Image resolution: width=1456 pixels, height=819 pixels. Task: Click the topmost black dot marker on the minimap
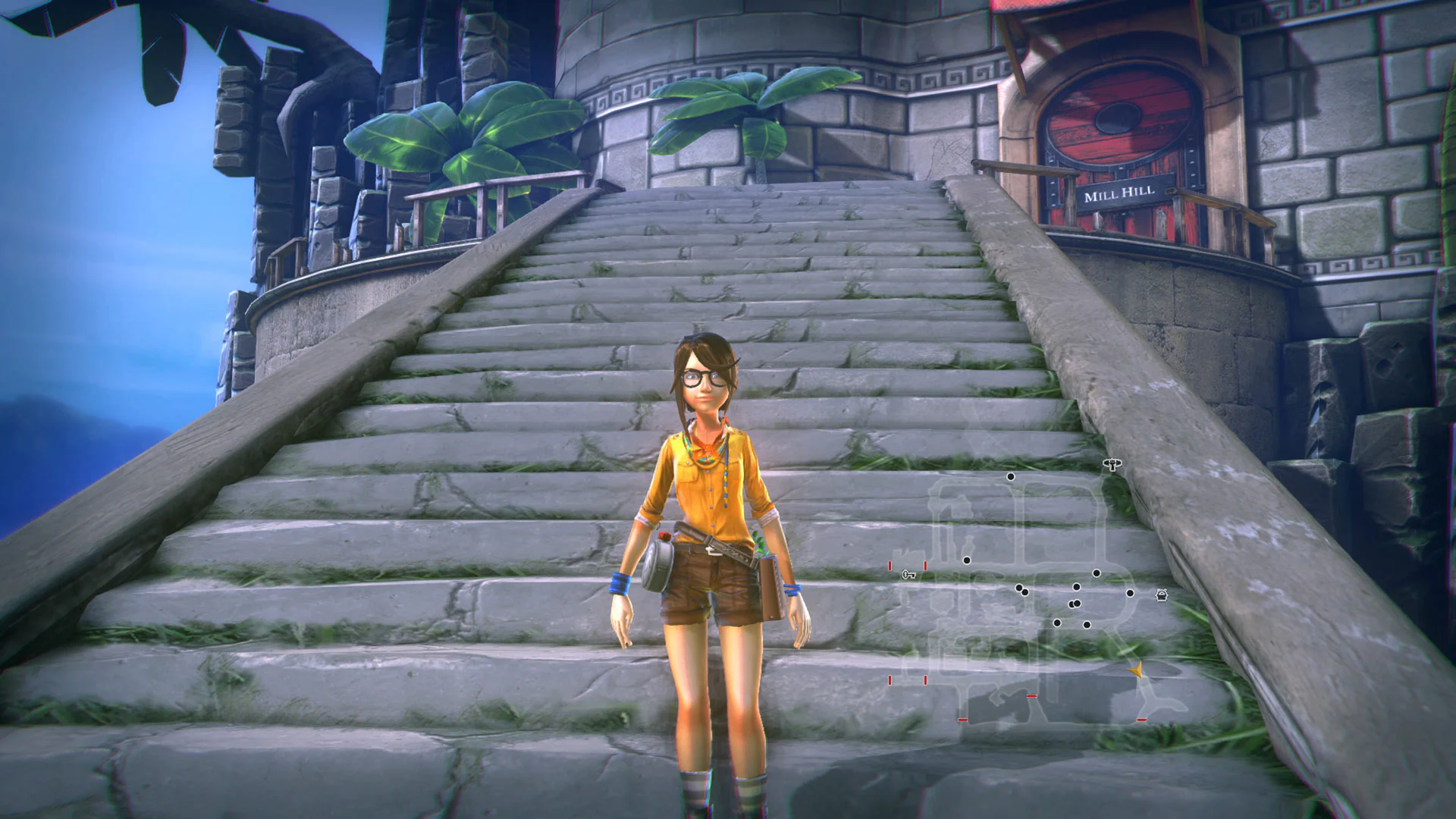[1010, 476]
